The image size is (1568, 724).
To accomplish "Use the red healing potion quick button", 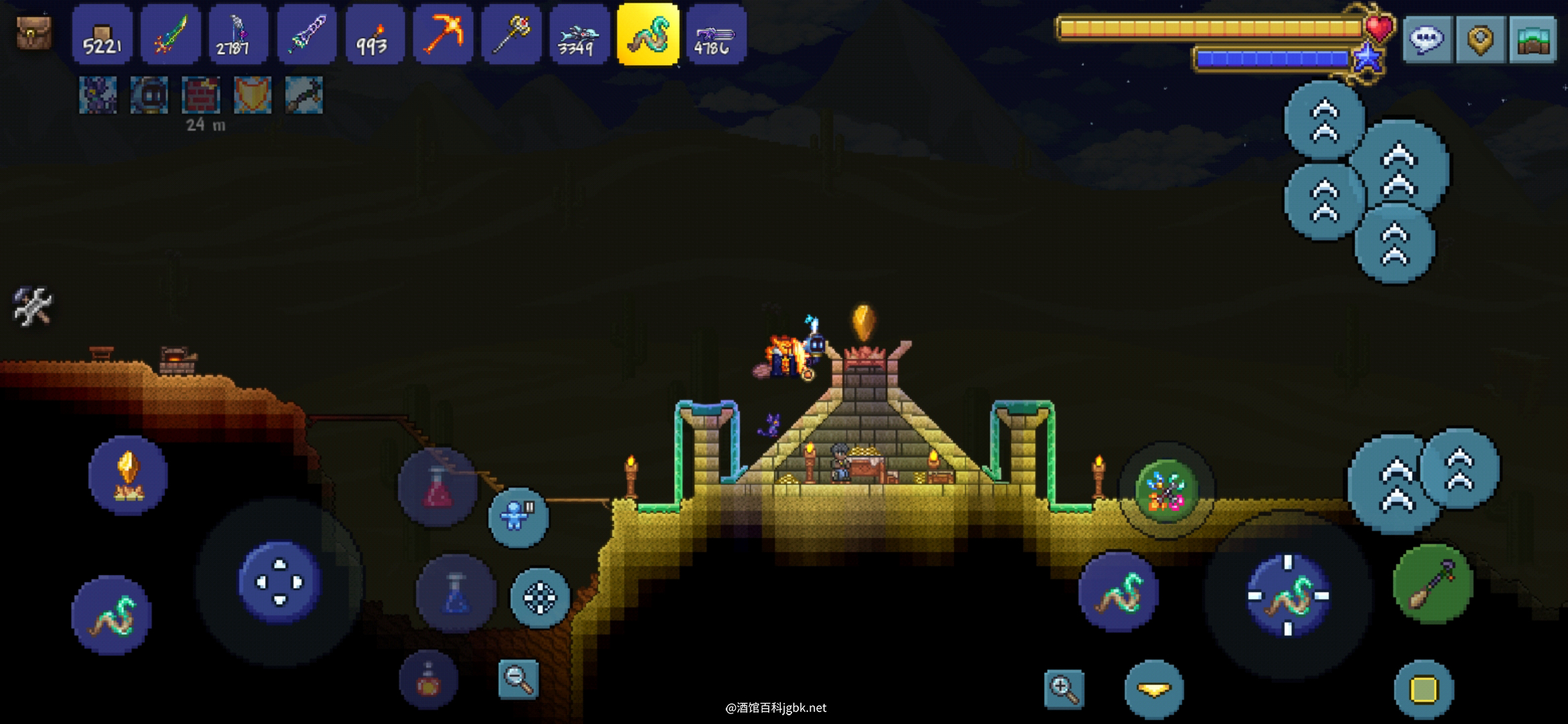I will (x=437, y=487).
